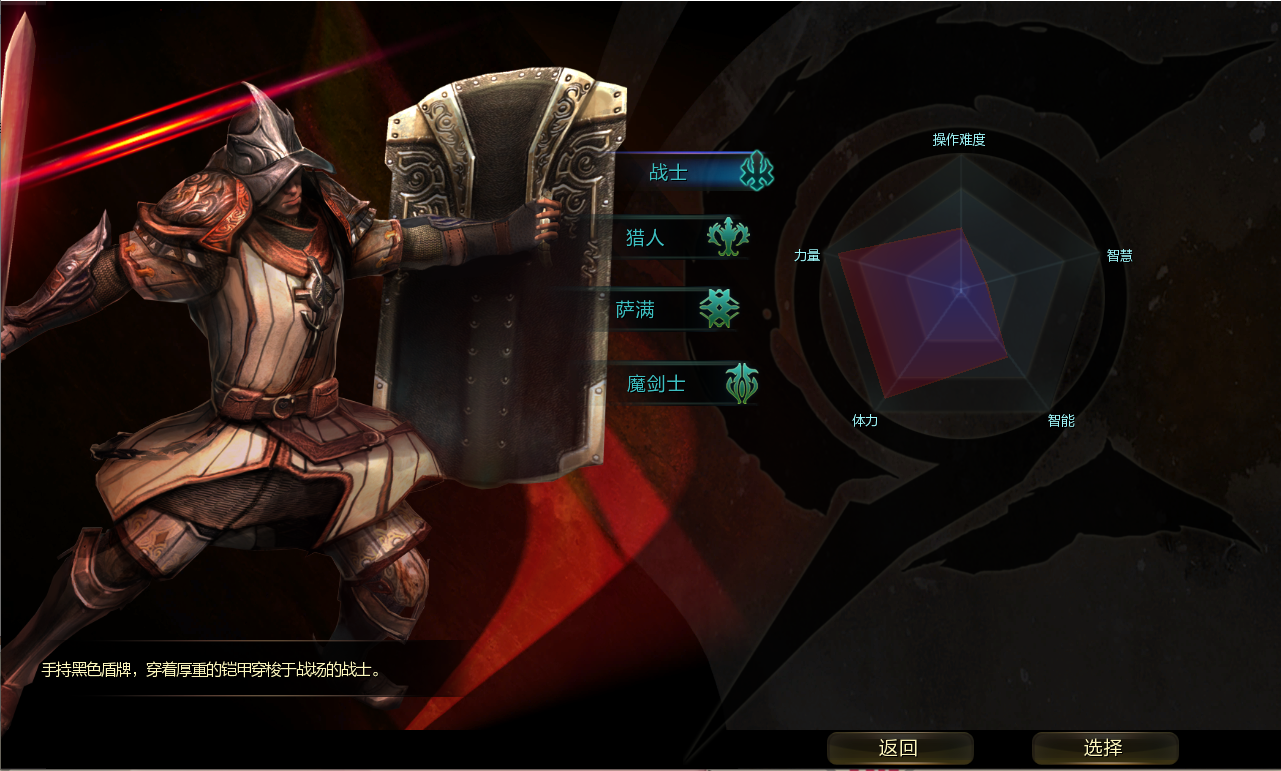Screen dimensions: 1281x771
Task: Pick the 萨满 (Shaman) class entry
Action: (680, 310)
